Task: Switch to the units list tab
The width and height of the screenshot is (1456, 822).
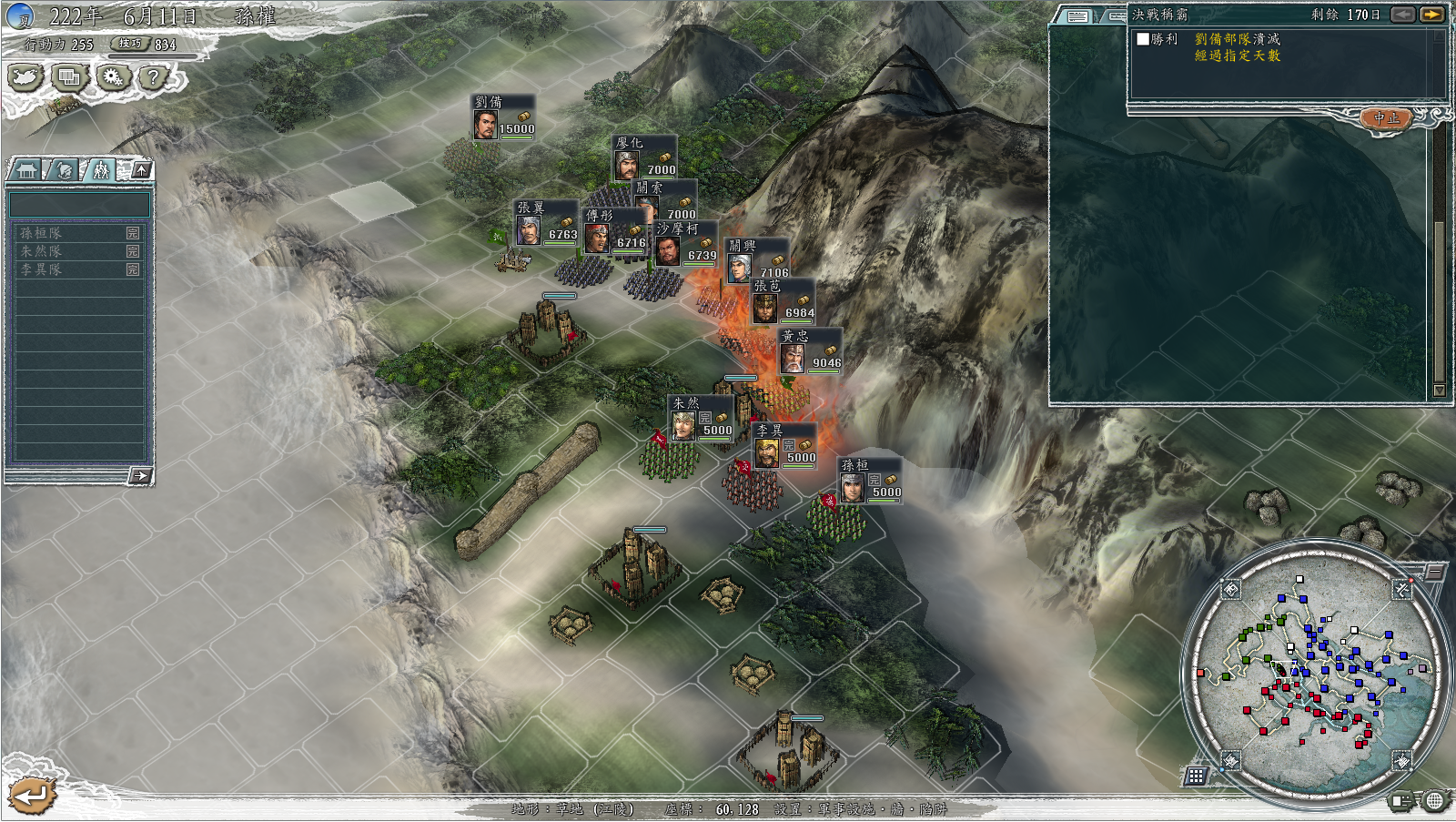Action: pos(100,170)
